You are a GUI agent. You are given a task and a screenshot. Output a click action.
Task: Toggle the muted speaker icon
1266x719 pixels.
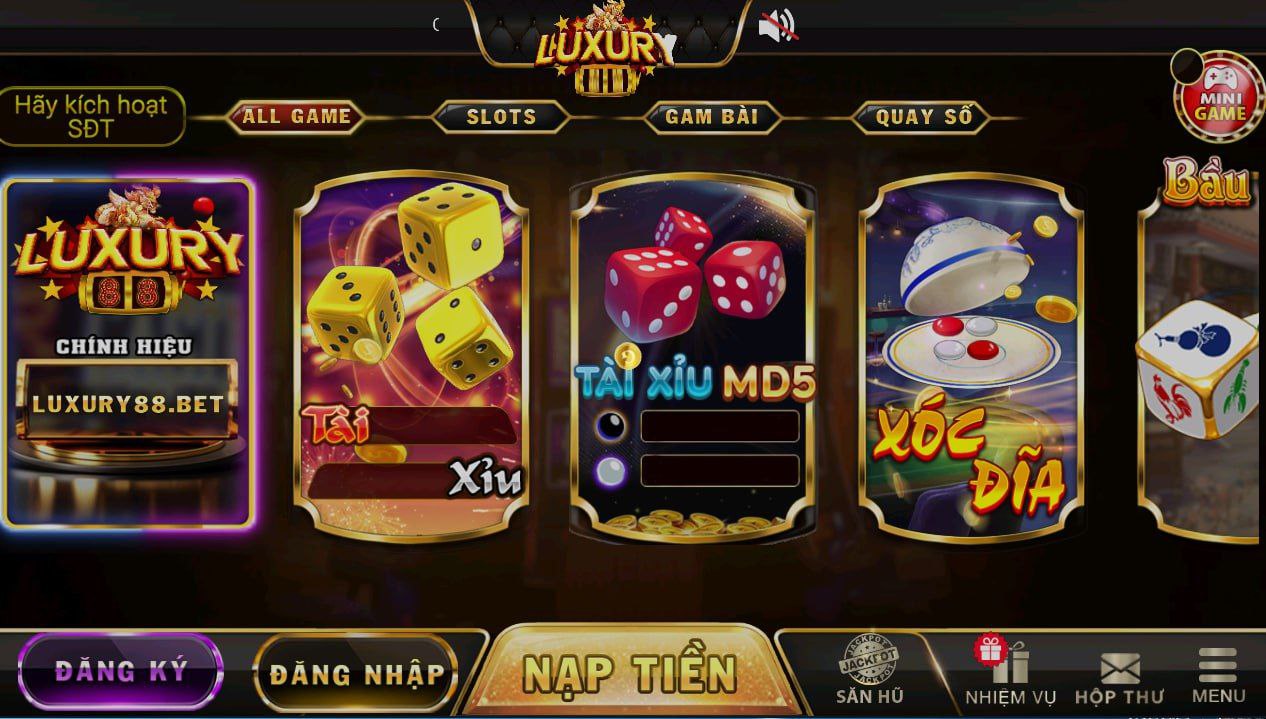777,27
